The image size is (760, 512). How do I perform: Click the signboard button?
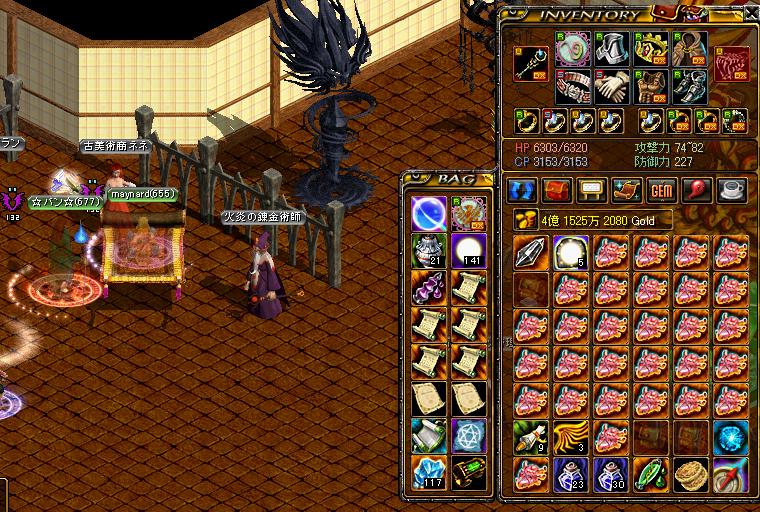click(x=591, y=190)
